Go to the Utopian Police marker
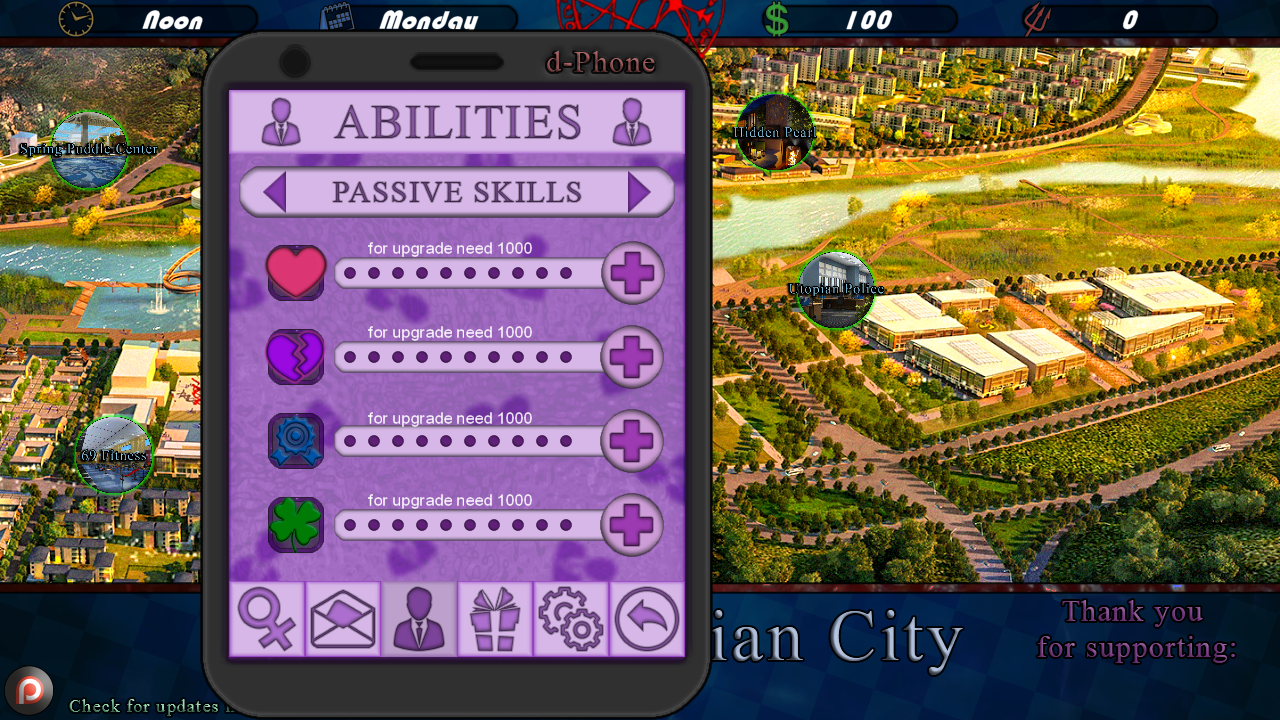The image size is (1280, 720). 836,290
